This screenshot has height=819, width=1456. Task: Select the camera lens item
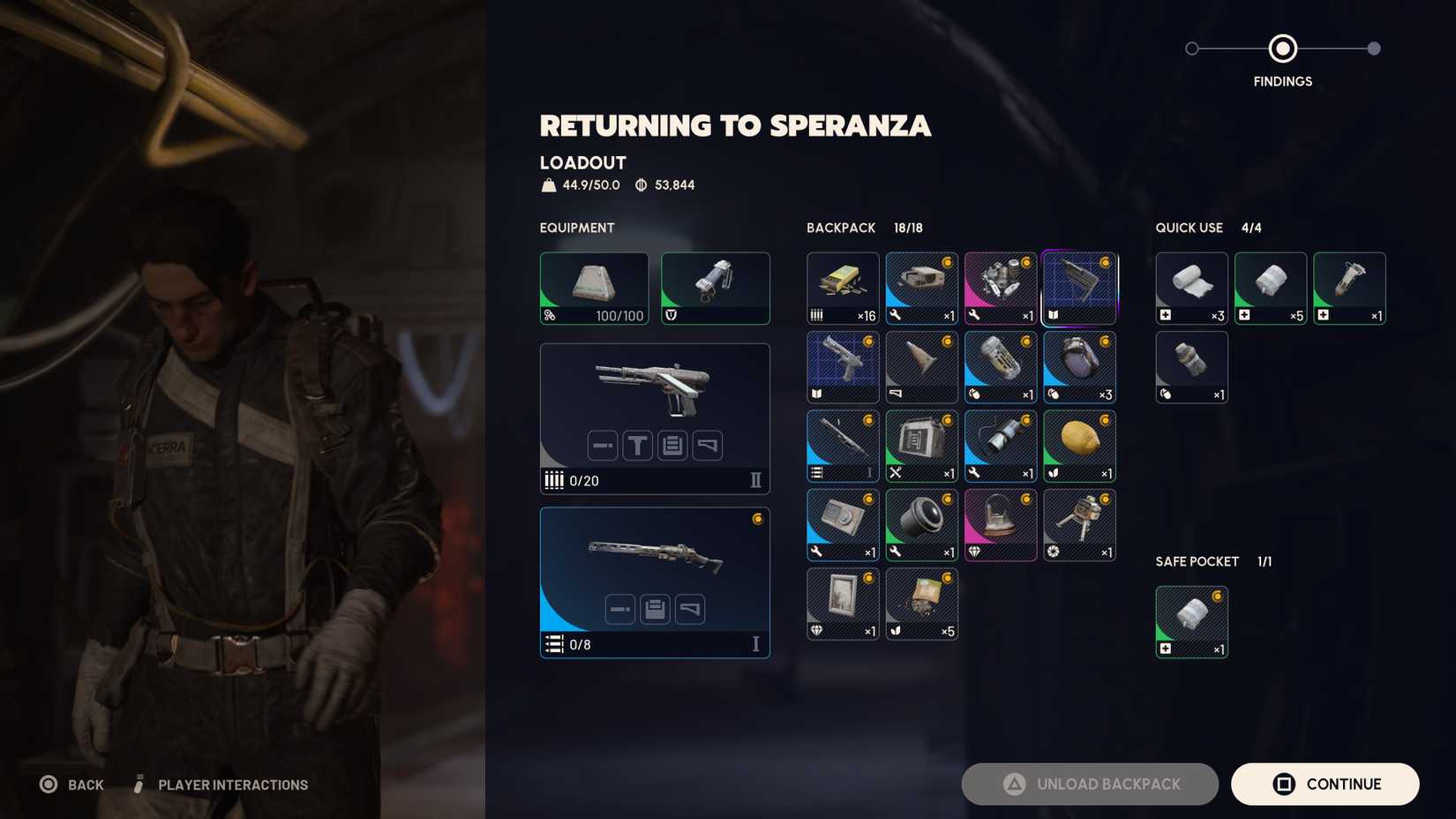pyautogui.click(x=921, y=524)
